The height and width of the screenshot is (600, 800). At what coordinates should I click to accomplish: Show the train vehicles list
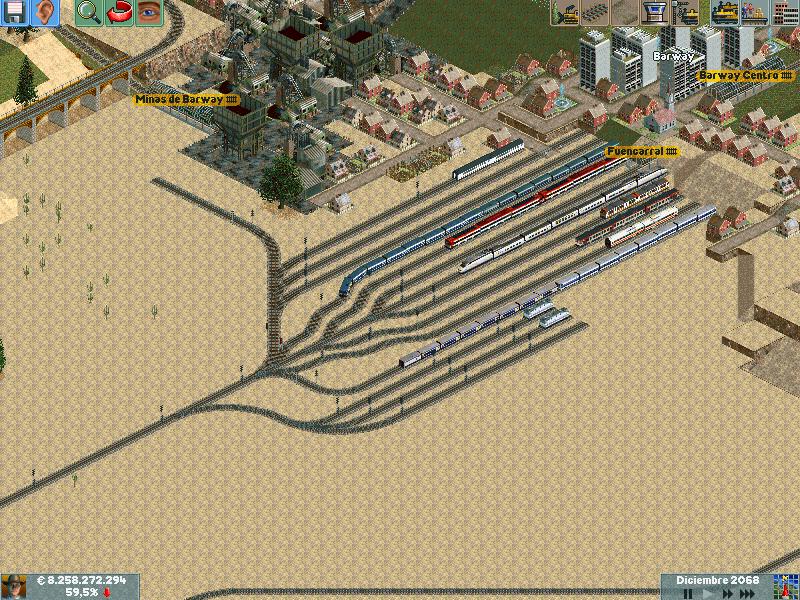724,12
